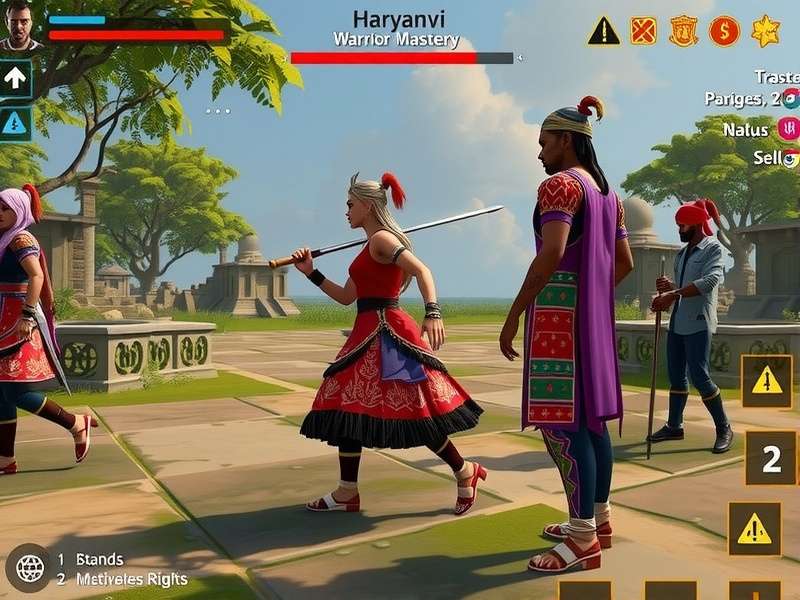
Task: Choose the Sell option
Action: tap(767, 158)
